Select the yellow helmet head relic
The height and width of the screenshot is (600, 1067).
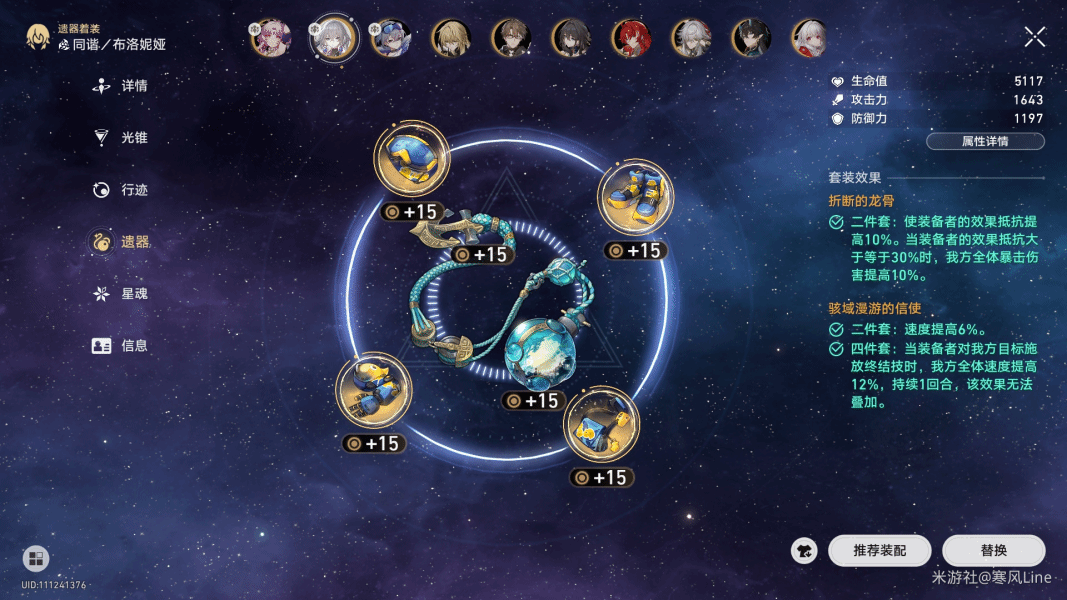pos(411,160)
